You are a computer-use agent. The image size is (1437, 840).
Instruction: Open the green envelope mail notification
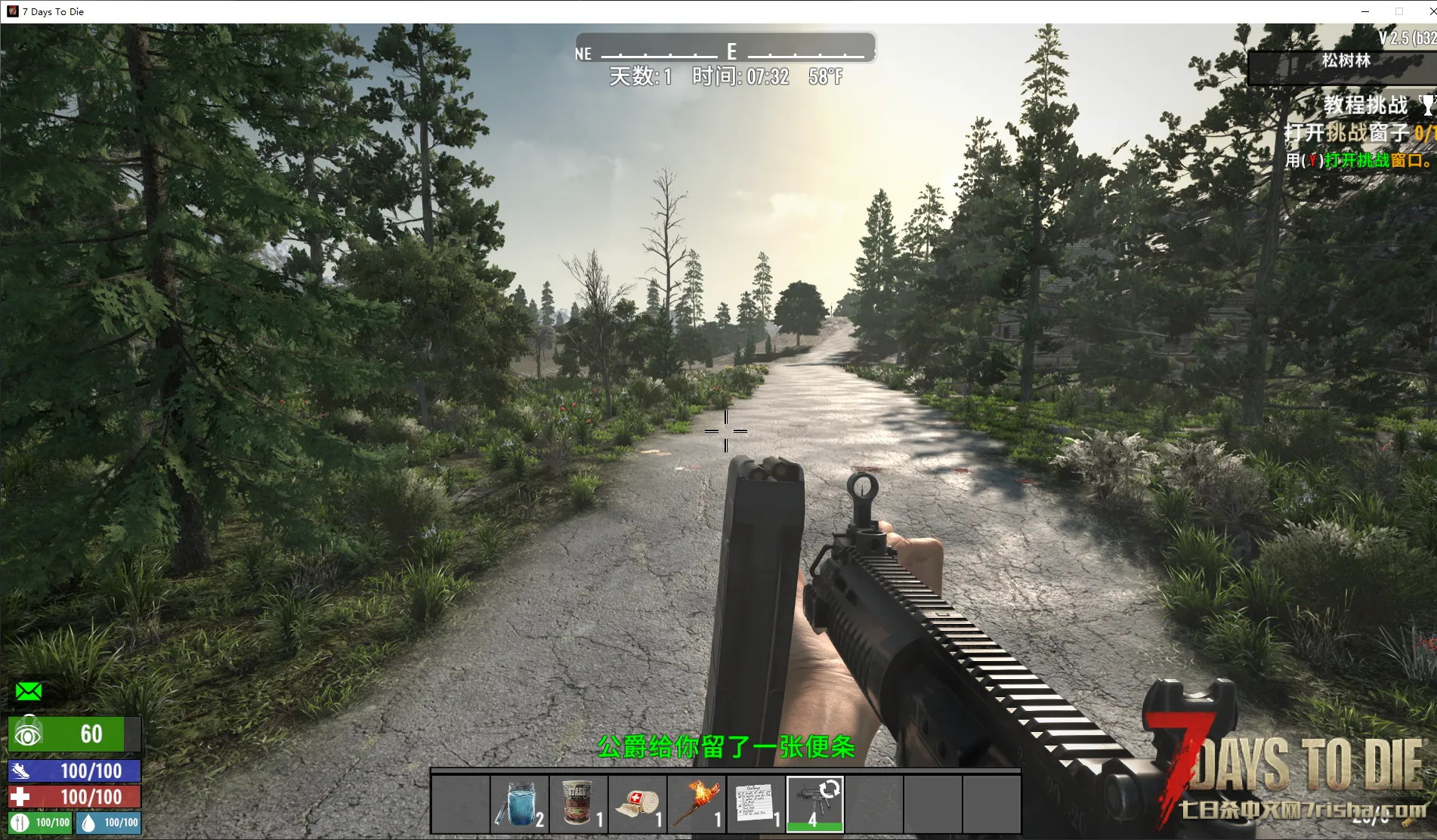[29, 691]
